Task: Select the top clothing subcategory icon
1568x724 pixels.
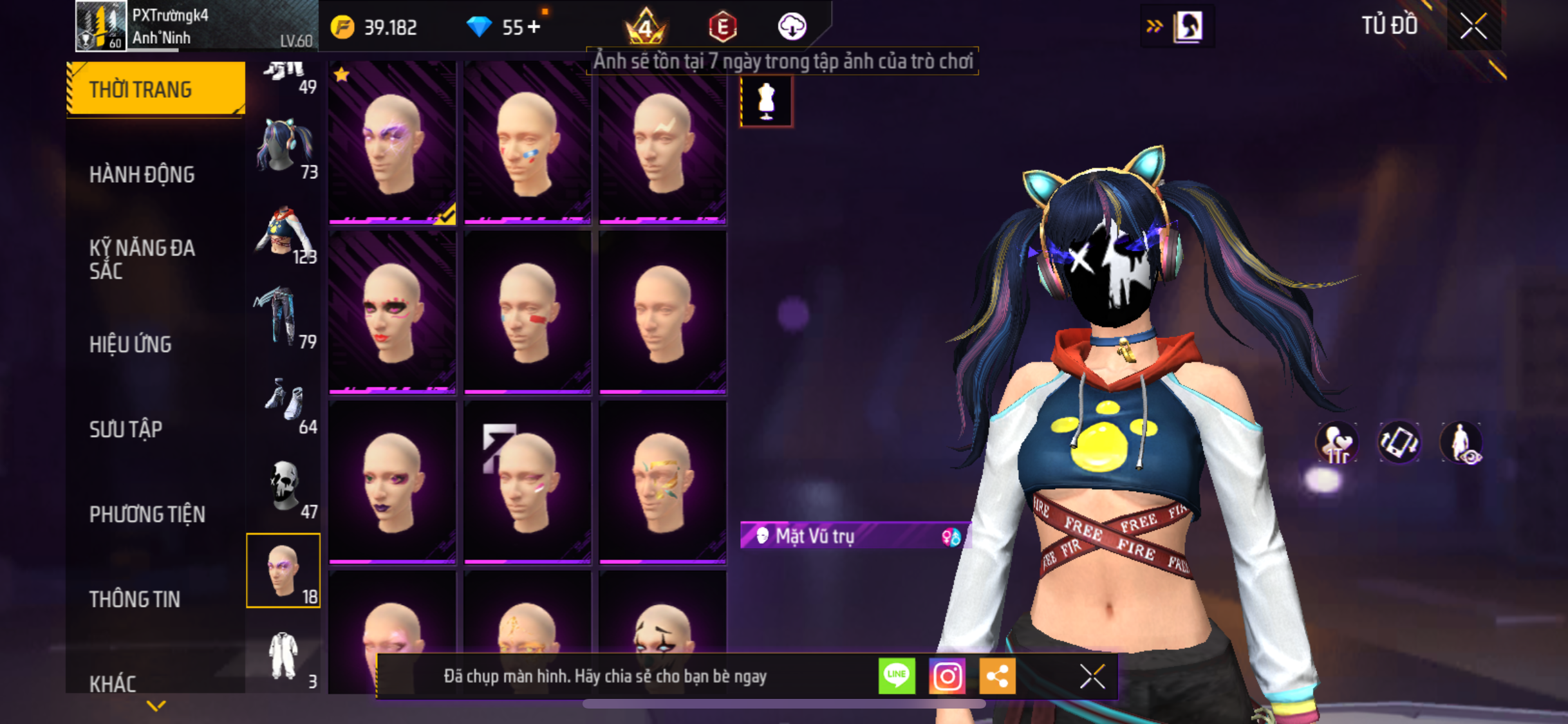Action: (x=284, y=233)
